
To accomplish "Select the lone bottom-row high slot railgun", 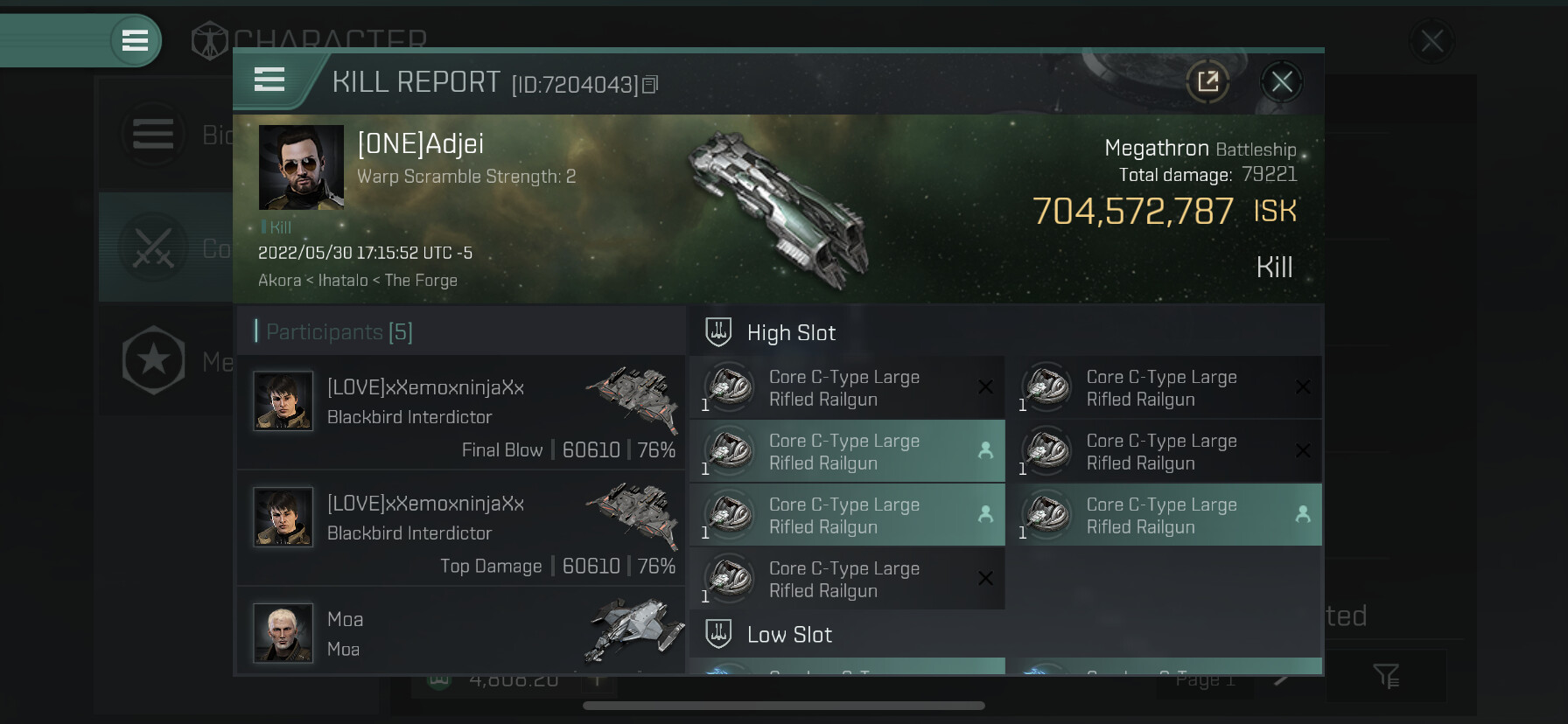I will [x=847, y=579].
